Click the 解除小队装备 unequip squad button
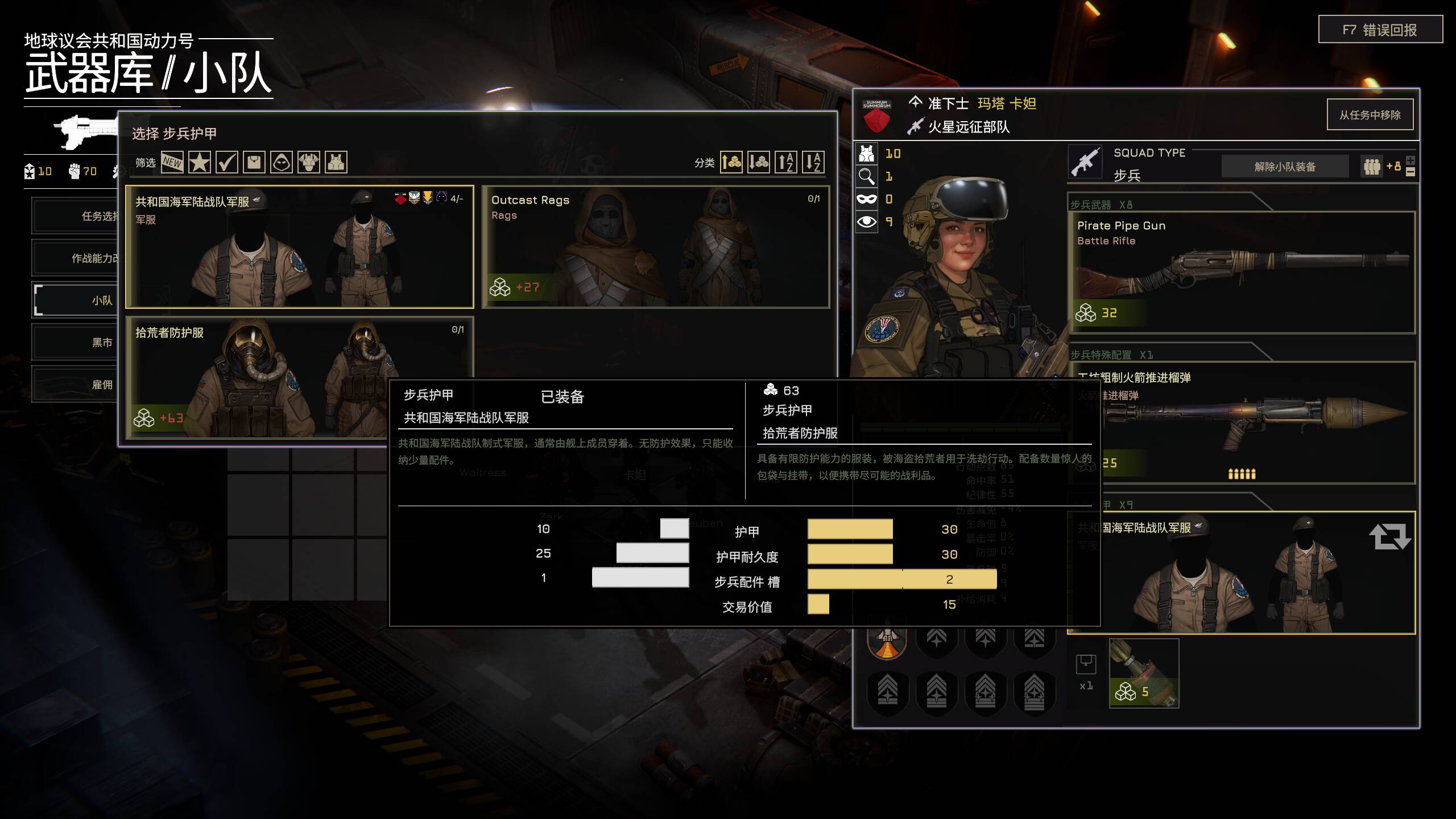 [x=1285, y=167]
